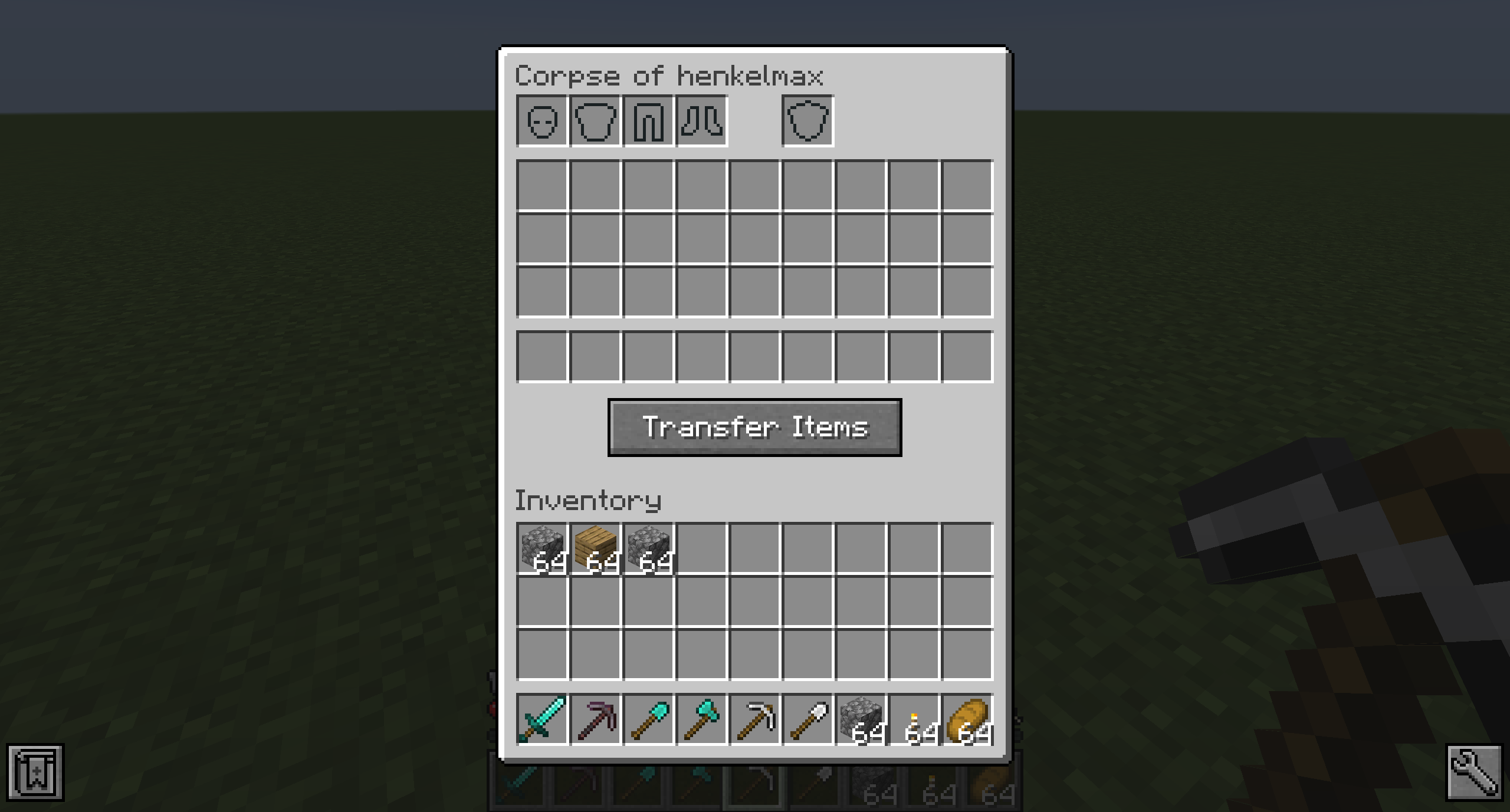Click the empty boots armor slot
This screenshot has width=1510, height=812.
[x=702, y=120]
